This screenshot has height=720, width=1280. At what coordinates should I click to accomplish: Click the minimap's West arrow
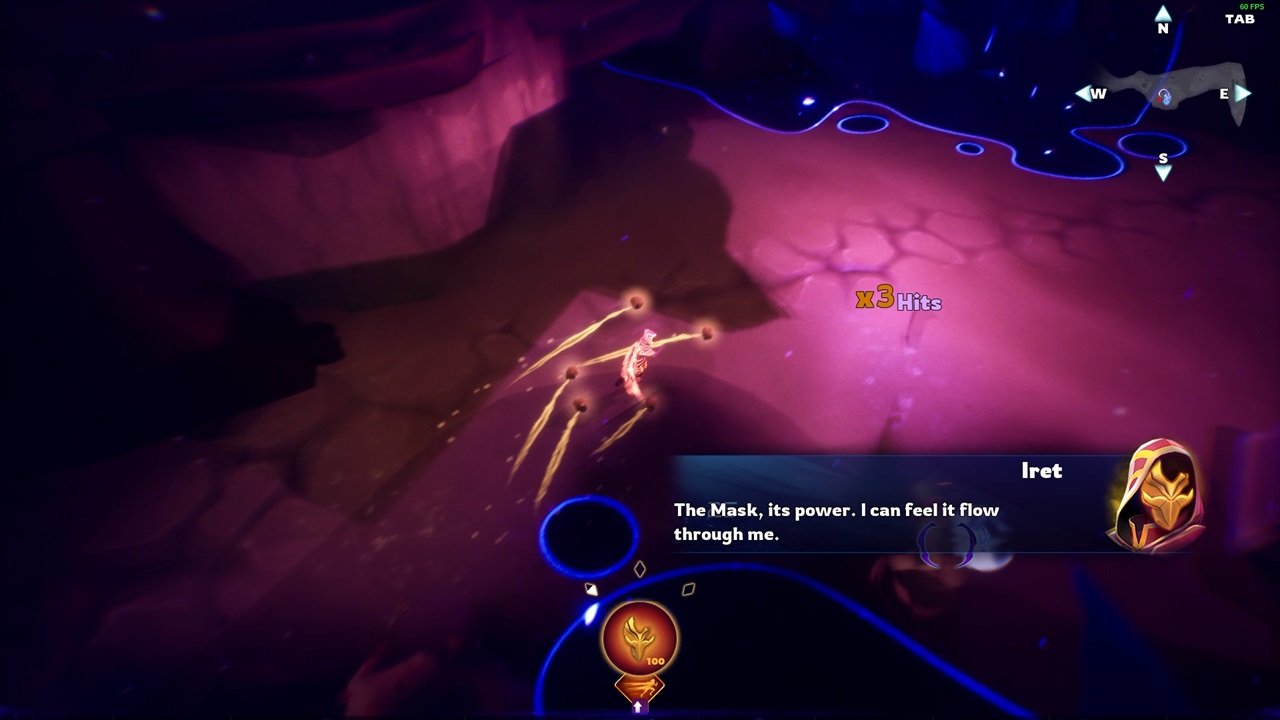(x=1083, y=93)
